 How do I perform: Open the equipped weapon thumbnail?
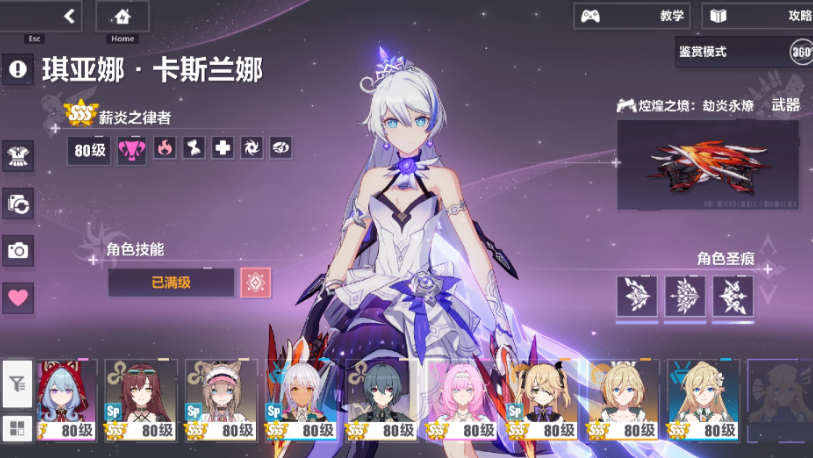coord(707,164)
